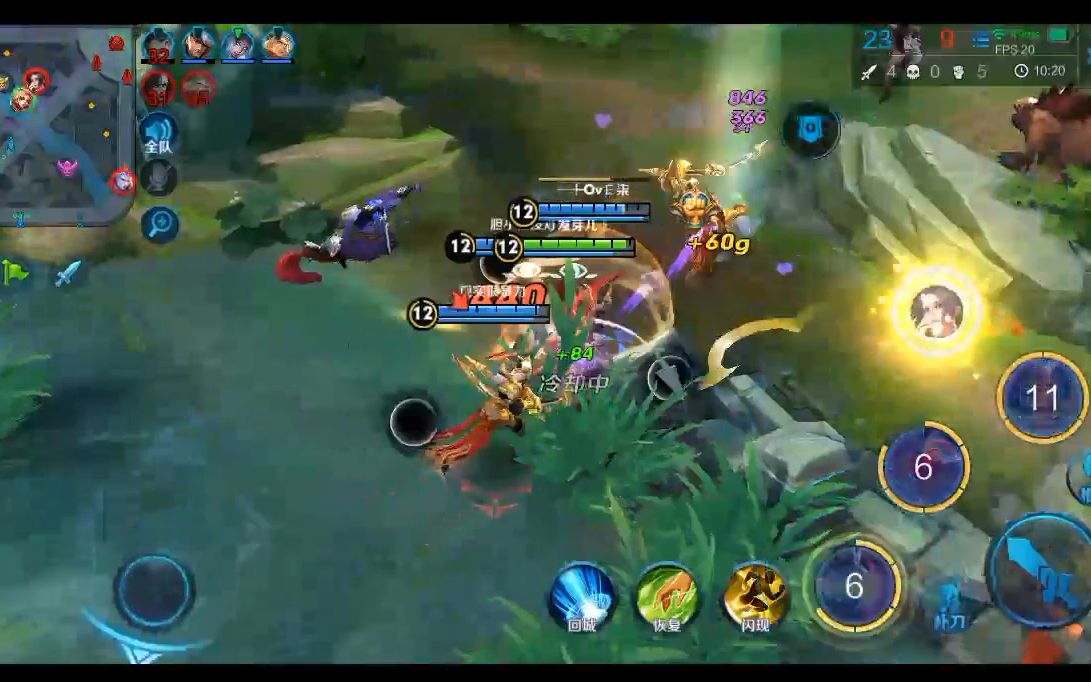Send the blue sword attack signal

tap(67, 272)
